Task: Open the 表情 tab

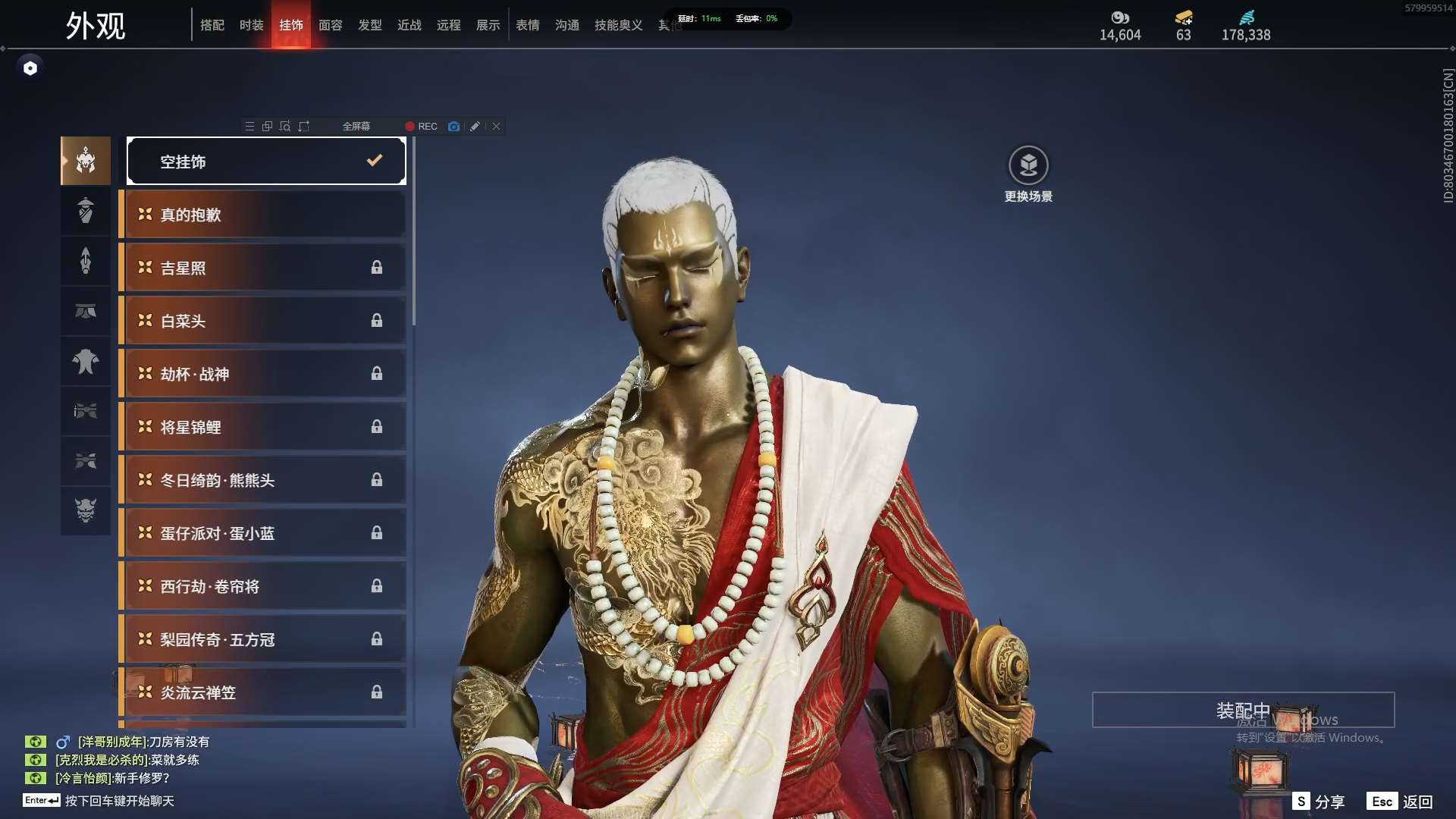Action: [528, 25]
